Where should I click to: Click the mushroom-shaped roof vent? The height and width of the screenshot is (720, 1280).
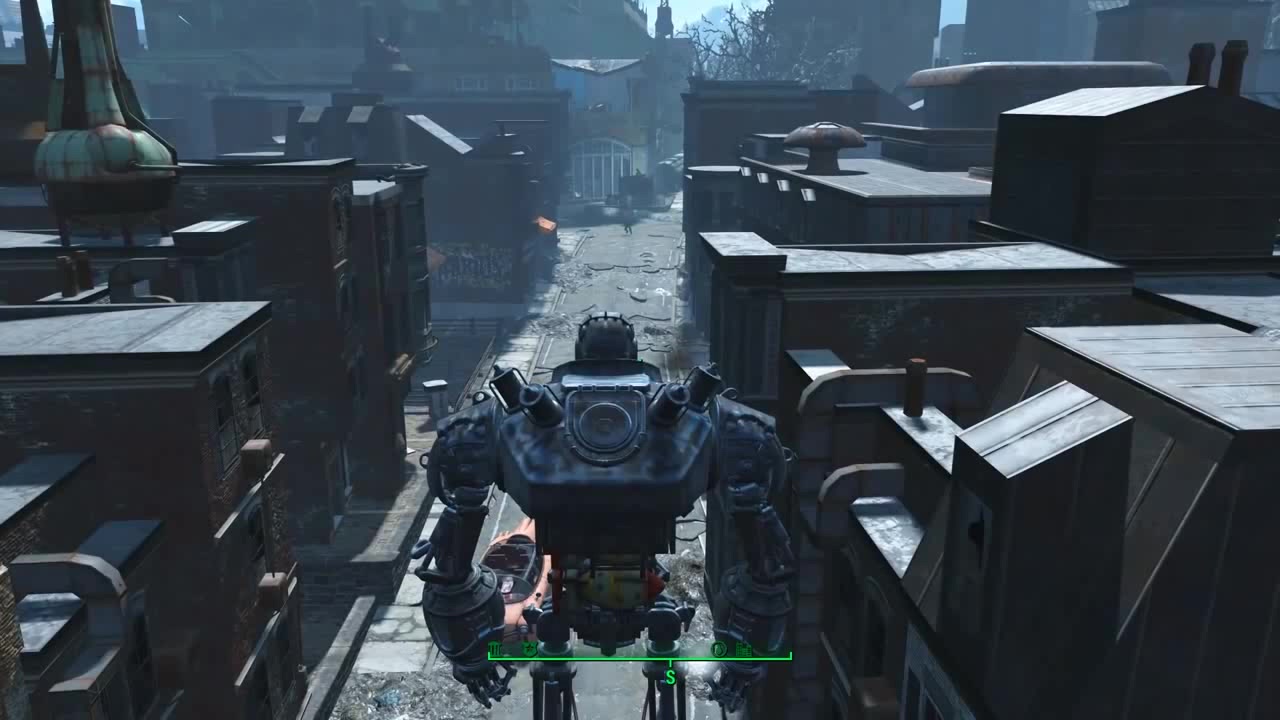click(822, 135)
